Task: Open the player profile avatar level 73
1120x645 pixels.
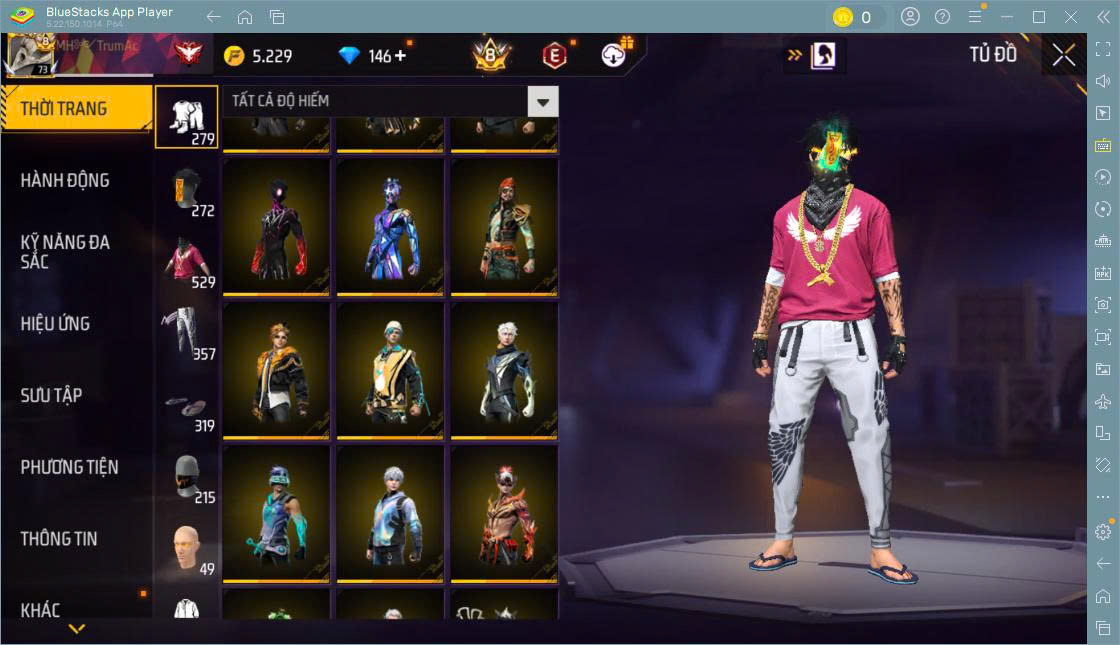Action: pos(28,54)
